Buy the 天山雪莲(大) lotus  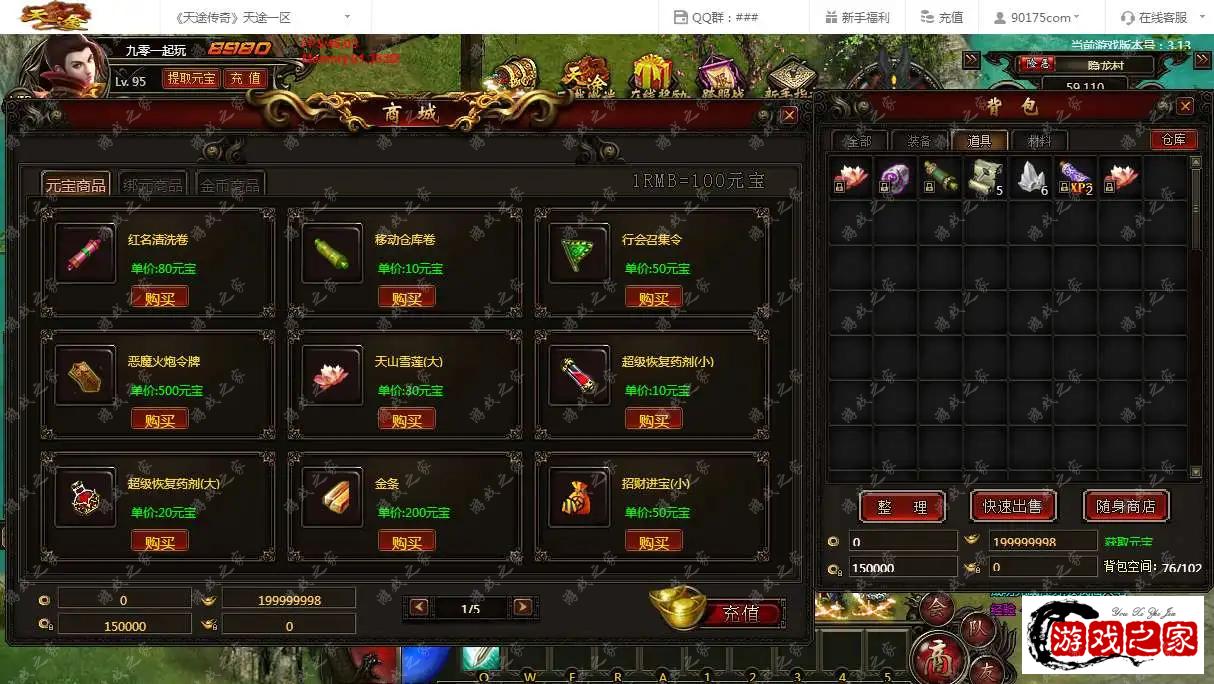click(406, 420)
